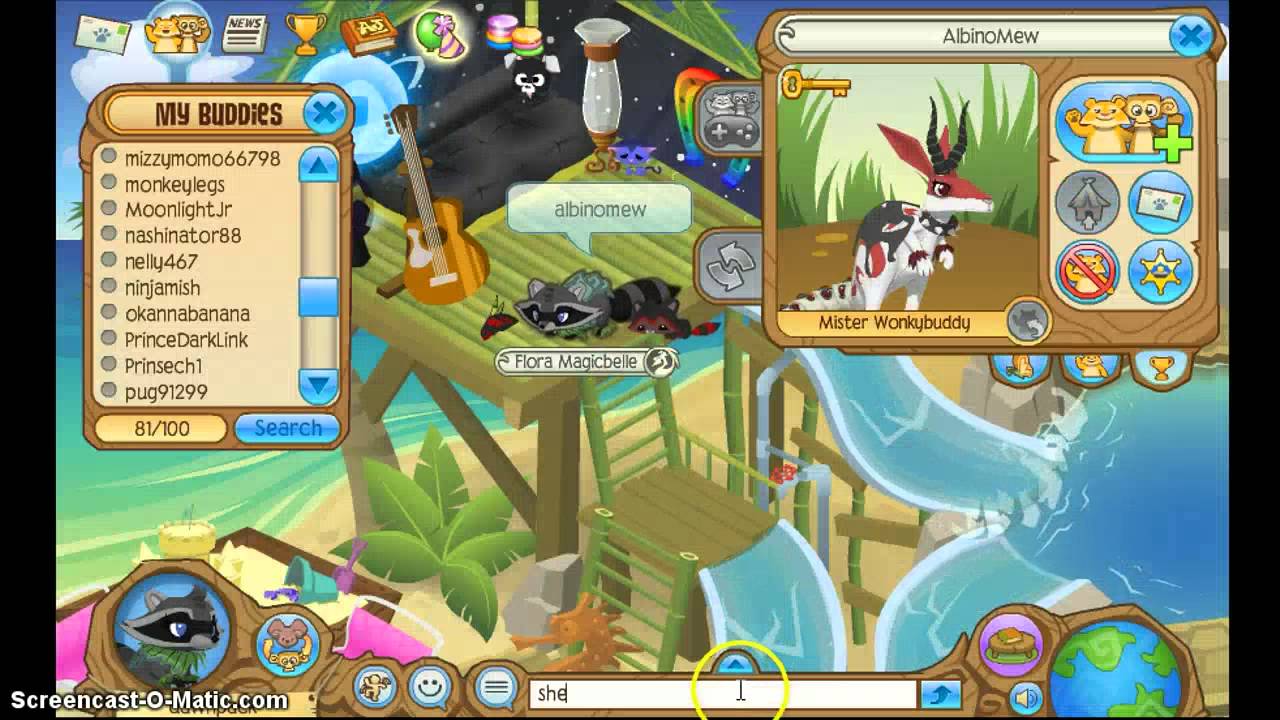
Task: Select buddy mizzymomo66798 from the list
Action: [202, 159]
